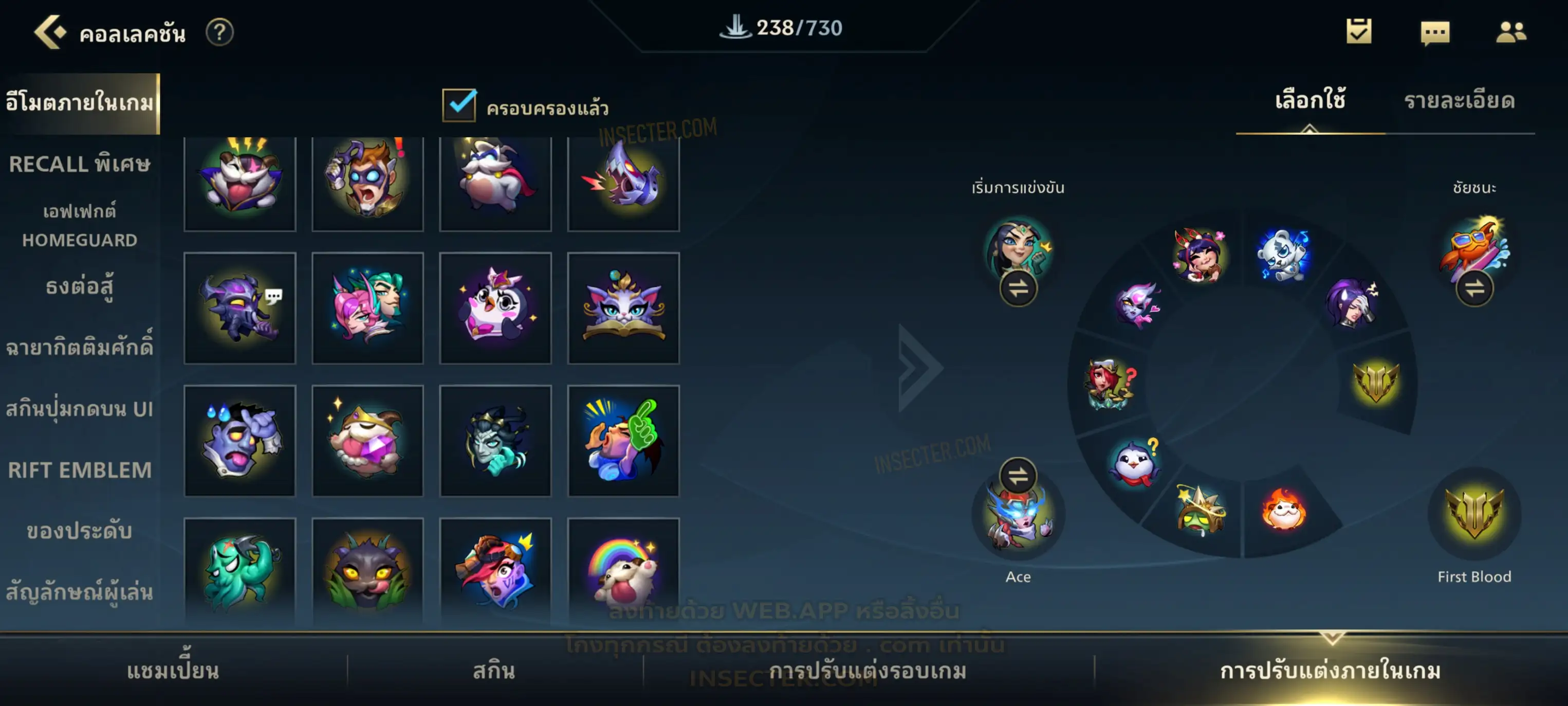Screen dimensions: 1568x706
Task: Select the First Blood emote slot
Action: click(x=1473, y=513)
